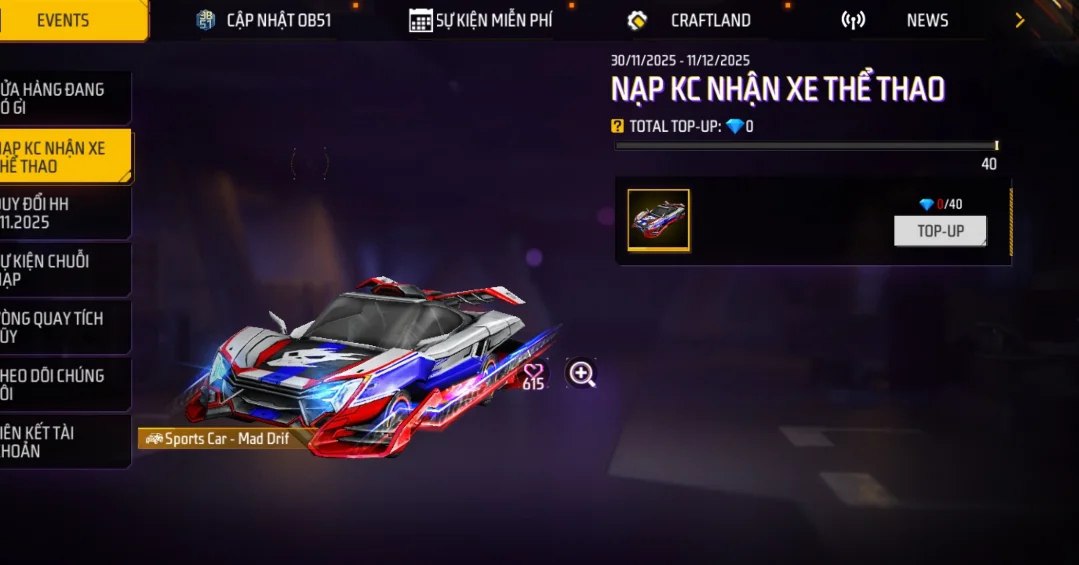This screenshot has width=1079, height=565.
Task: Select the Sự Kiện Miễn Phí tab
Action: [x=481, y=20]
